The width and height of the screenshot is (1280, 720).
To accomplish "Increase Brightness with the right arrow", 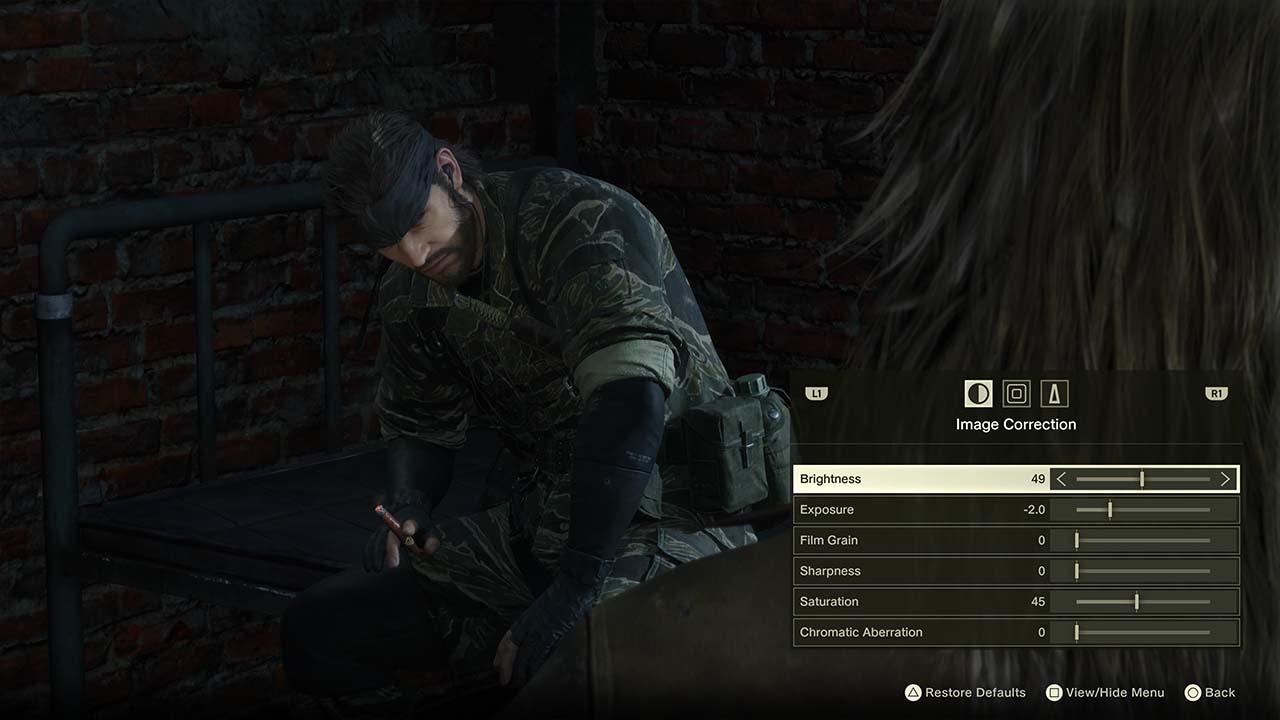I will coord(1225,479).
